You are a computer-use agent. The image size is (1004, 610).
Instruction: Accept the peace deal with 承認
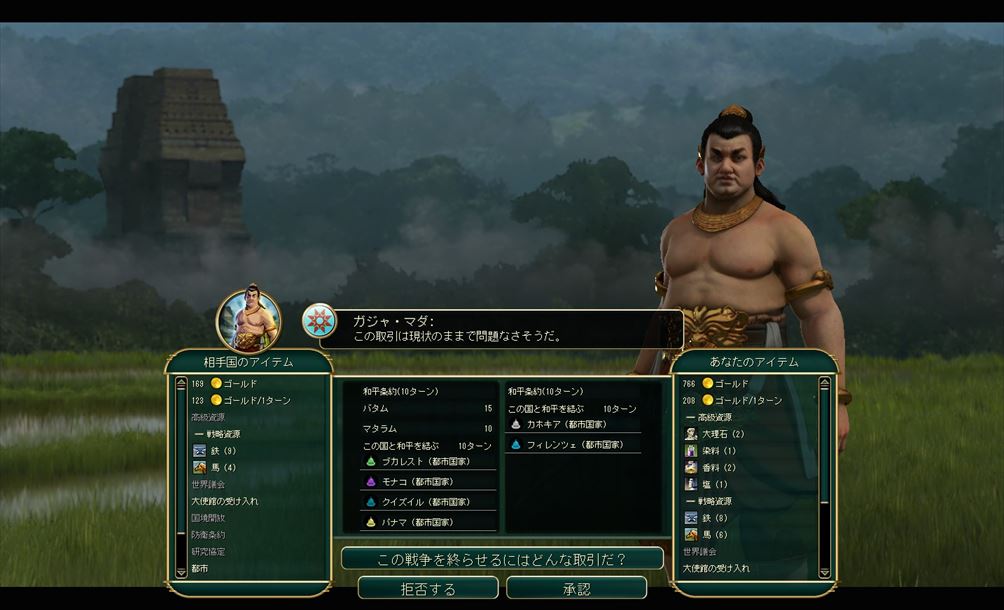(576, 588)
